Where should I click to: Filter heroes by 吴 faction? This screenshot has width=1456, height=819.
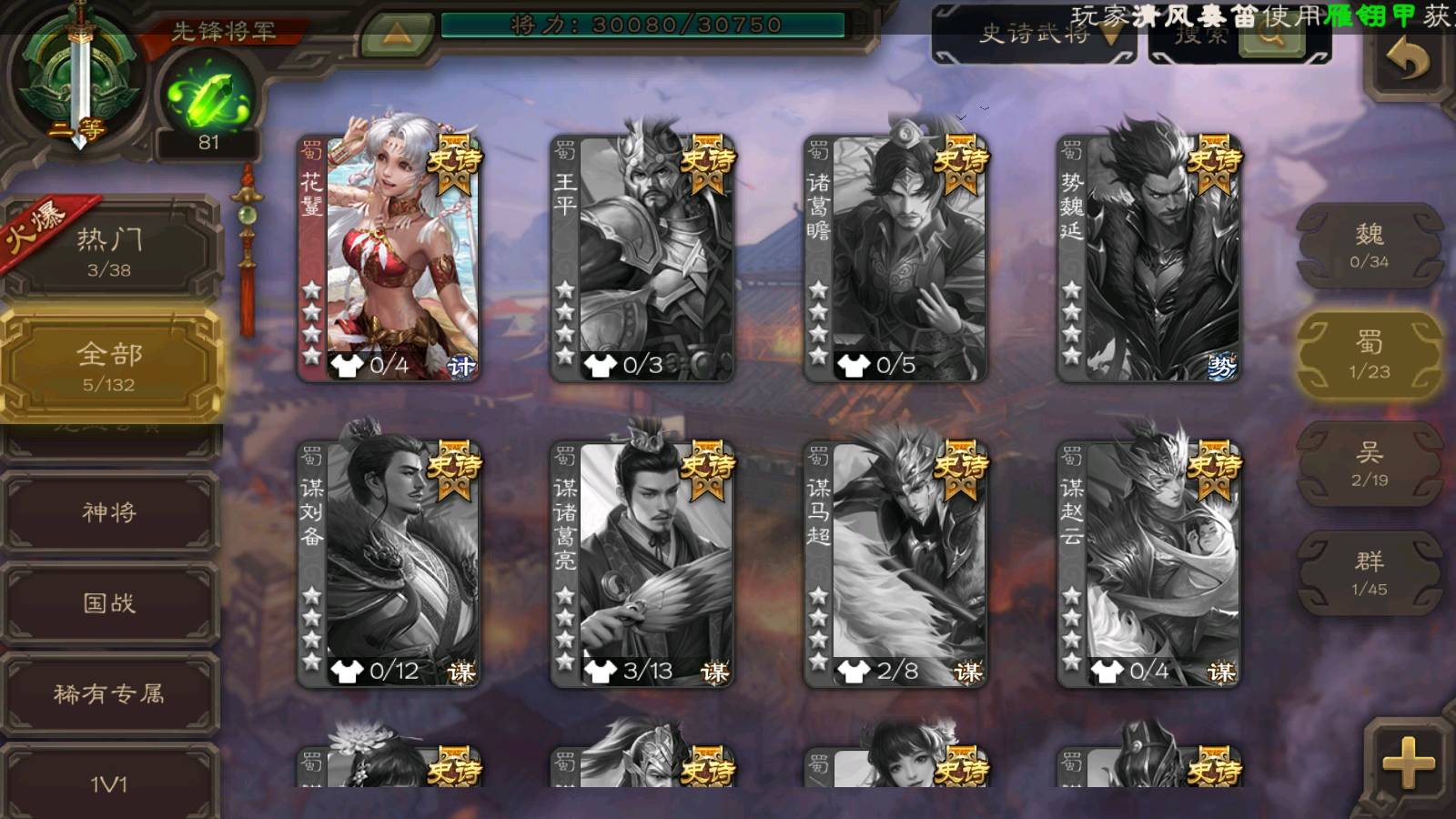point(1370,464)
